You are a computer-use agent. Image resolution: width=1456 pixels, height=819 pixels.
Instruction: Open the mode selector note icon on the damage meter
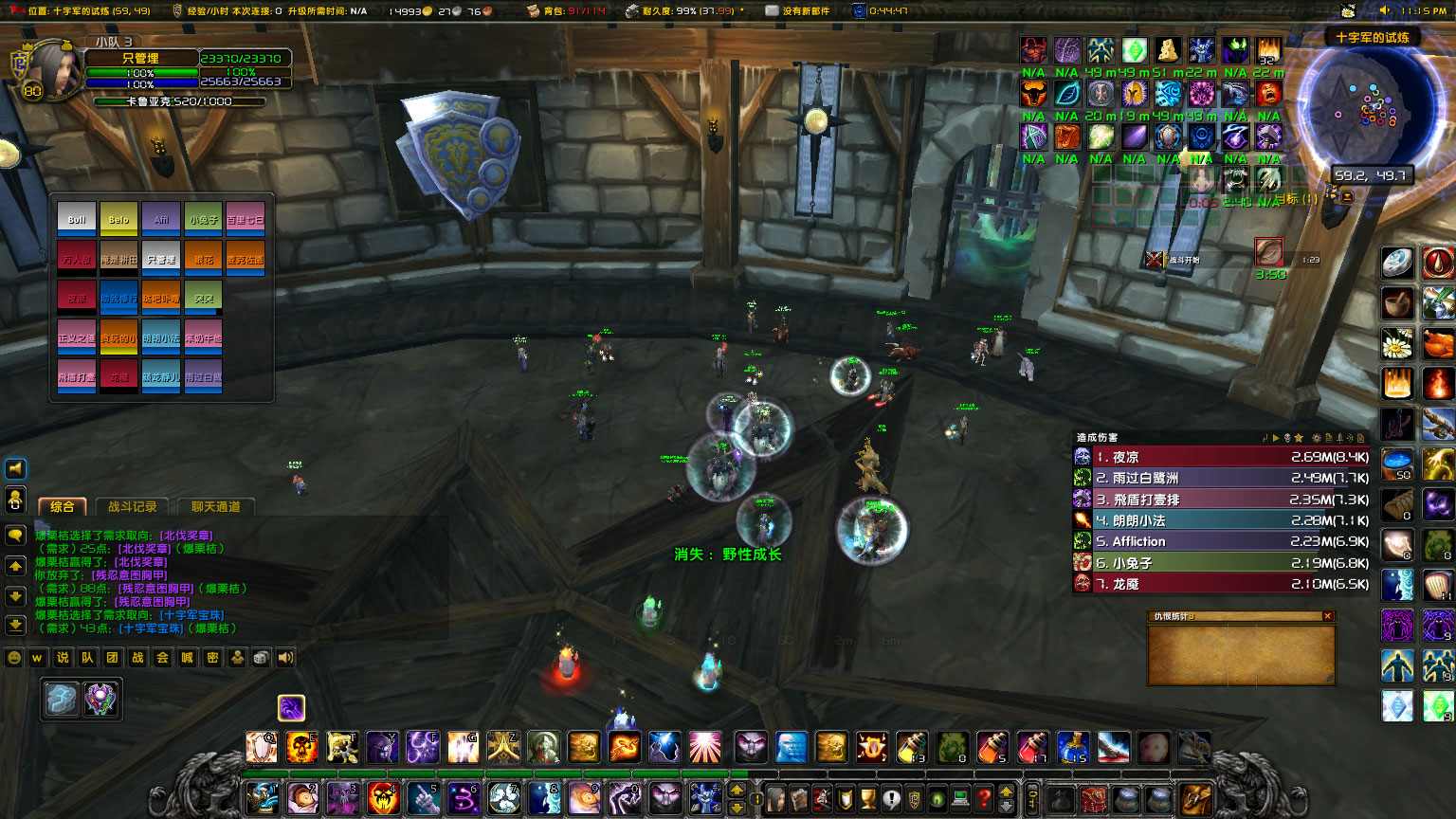tap(1329, 438)
